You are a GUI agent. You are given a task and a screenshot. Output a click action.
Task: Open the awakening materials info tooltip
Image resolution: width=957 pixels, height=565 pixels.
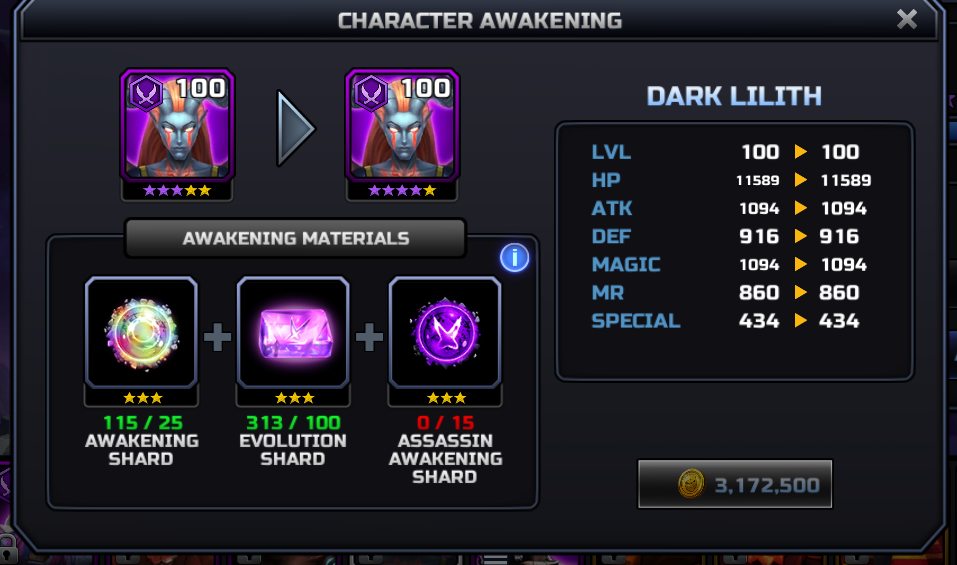[514, 258]
